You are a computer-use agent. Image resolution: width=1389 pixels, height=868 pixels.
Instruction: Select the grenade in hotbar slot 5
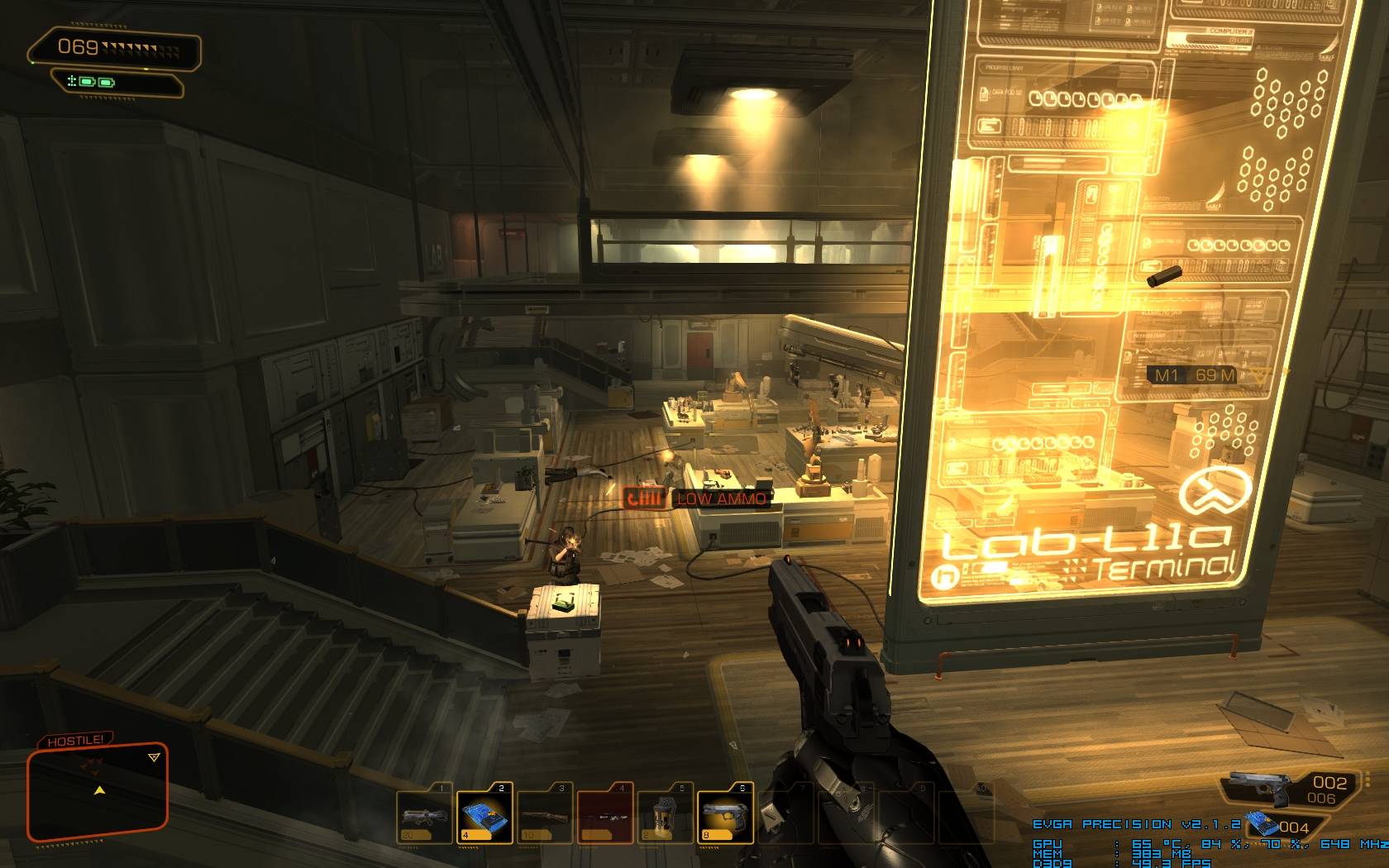pyautogui.click(x=665, y=814)
